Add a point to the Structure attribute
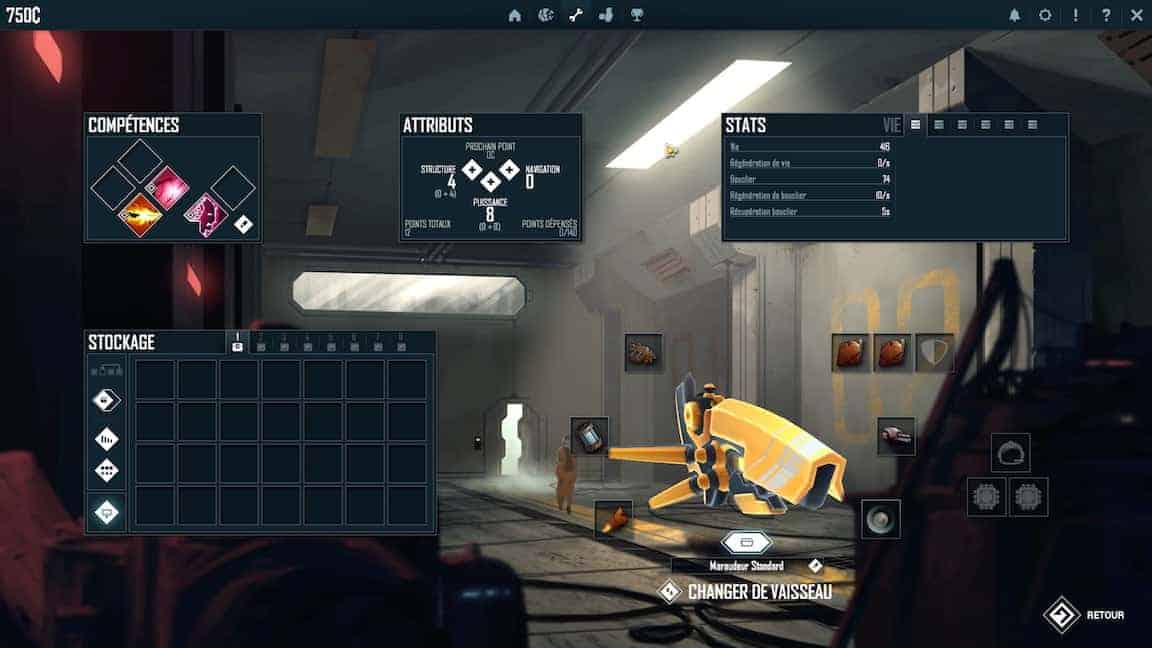The image size is (1152, 648). tap(471, 169)
